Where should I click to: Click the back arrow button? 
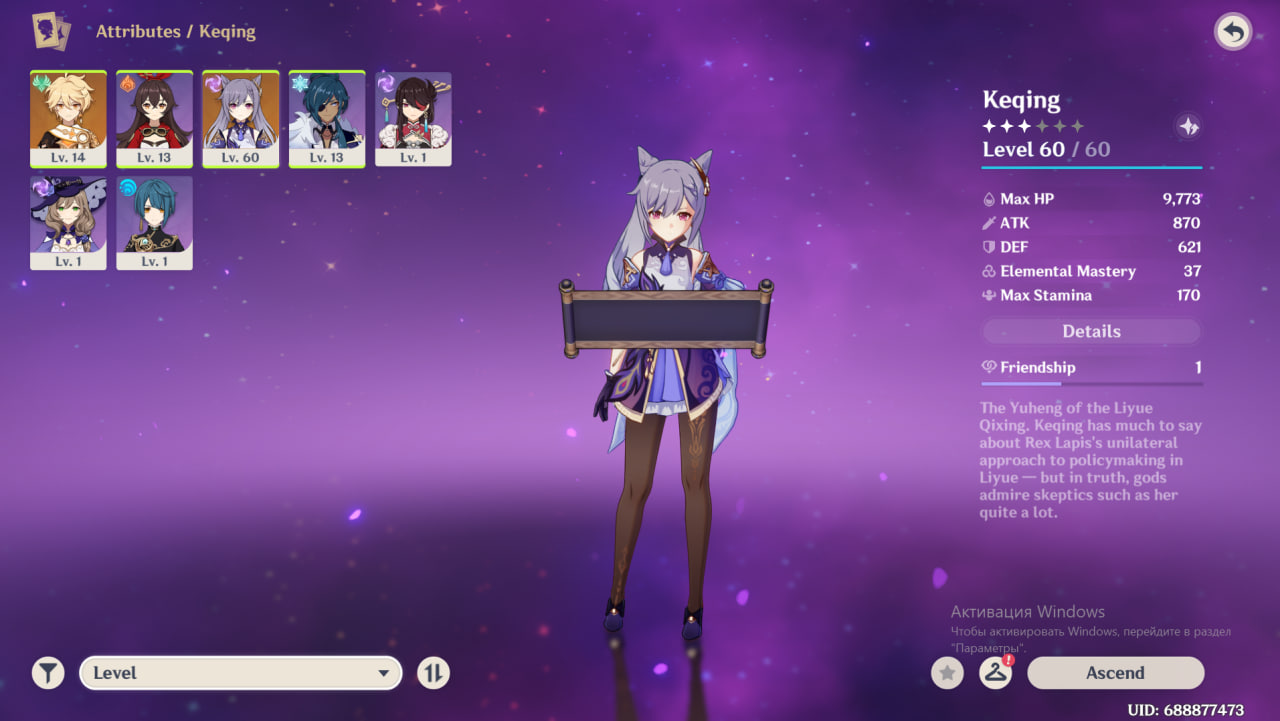tap(1233, 32)
